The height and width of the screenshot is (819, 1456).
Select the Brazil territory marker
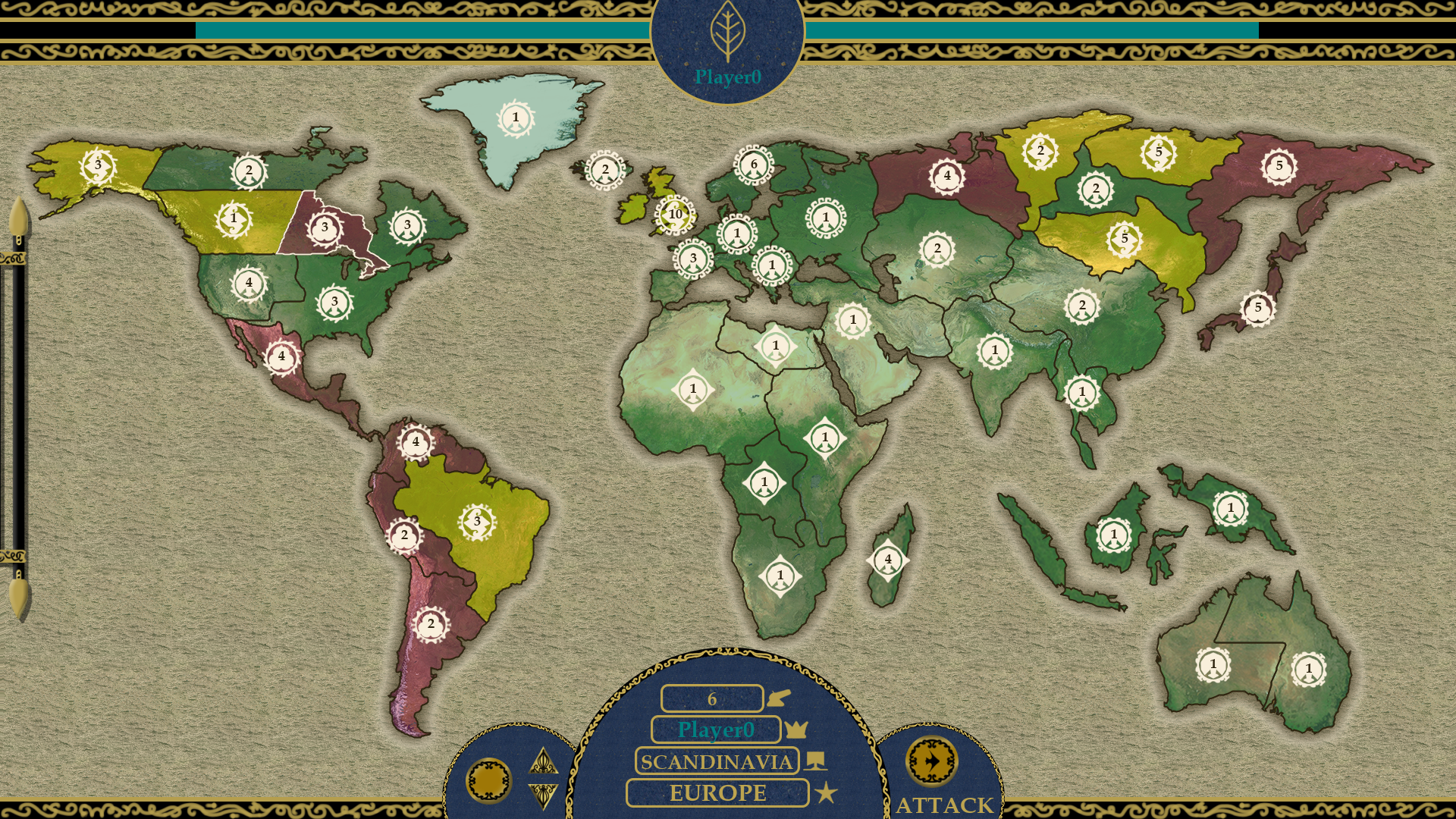click(x=476, y=522)
